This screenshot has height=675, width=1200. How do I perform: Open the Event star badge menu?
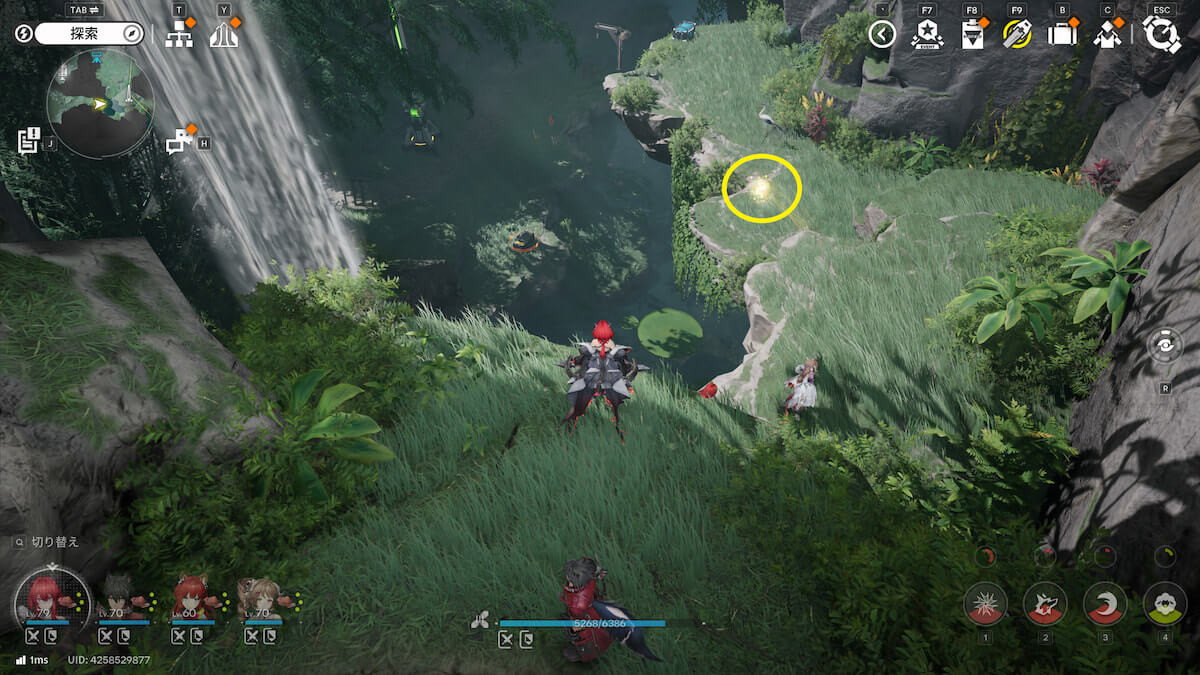[x=927, y=35]
